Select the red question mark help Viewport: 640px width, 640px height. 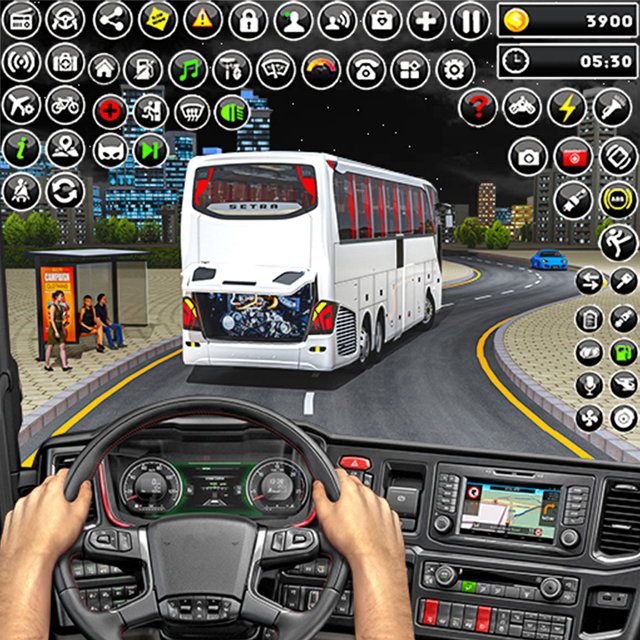point(478,107)
